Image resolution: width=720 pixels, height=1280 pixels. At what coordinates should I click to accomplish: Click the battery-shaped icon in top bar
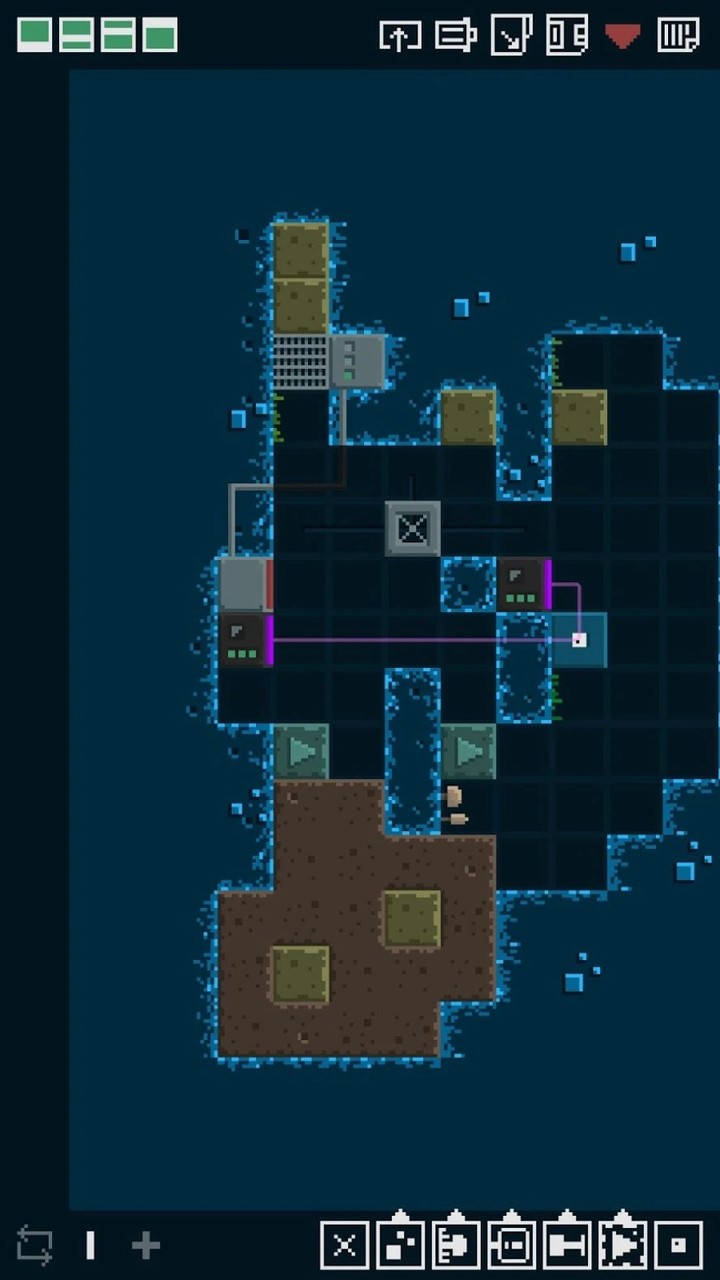coord(456,36)
